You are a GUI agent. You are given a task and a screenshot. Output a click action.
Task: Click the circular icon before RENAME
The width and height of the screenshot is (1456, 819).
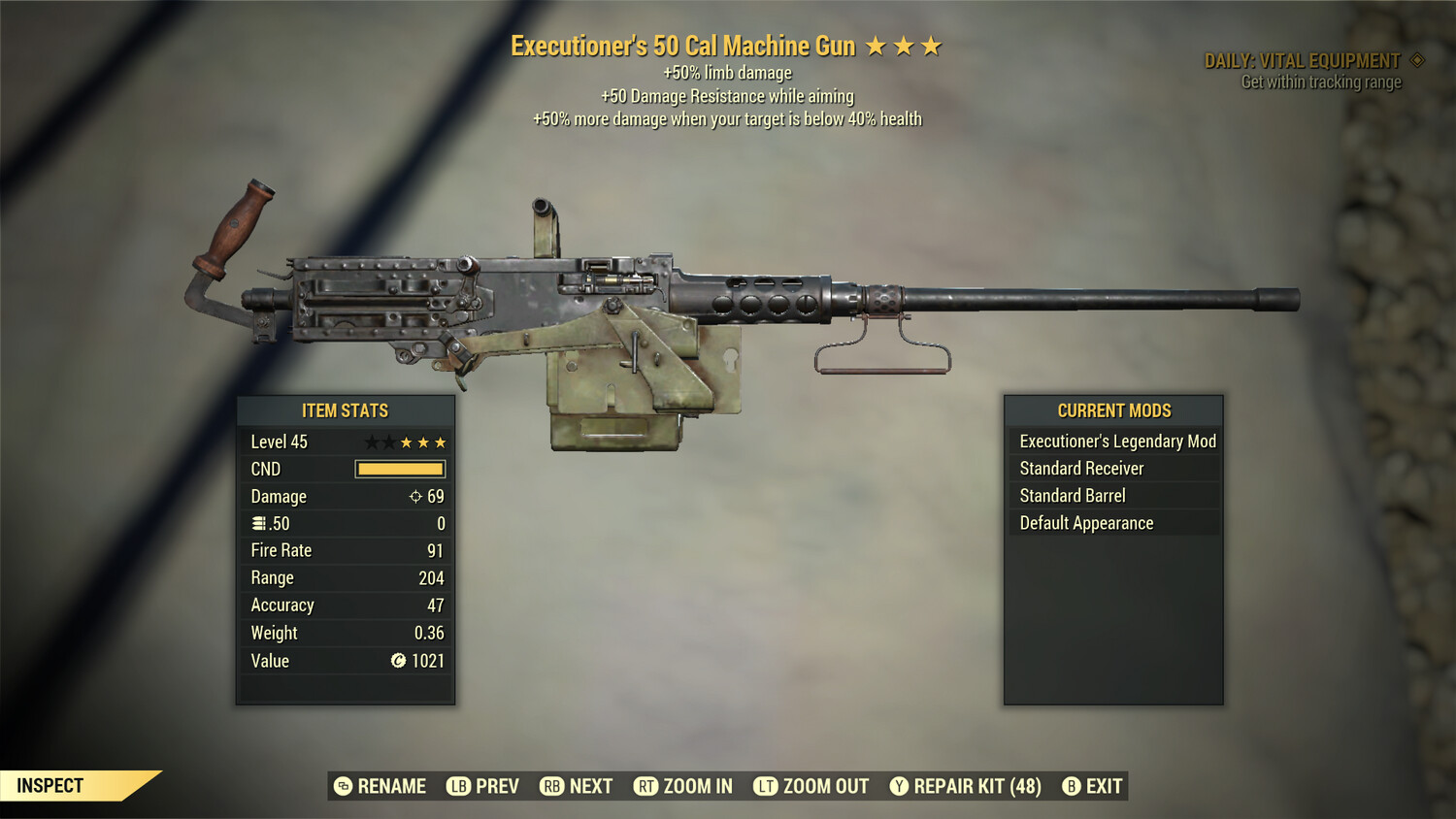click(x=342, y=786)
